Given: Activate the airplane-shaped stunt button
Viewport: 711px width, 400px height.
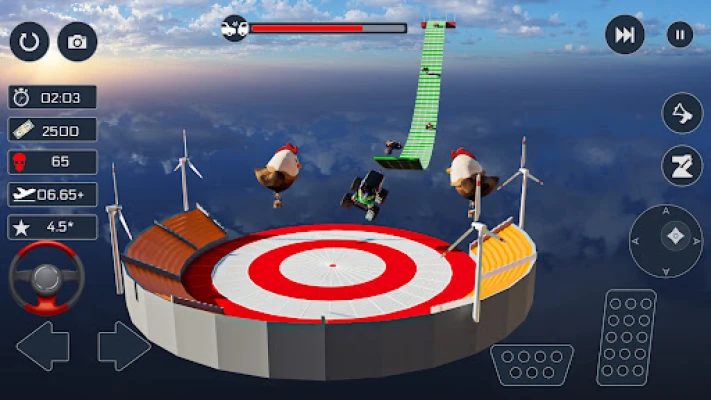Looking at the screenshot, I should click(x=682, y=113).
